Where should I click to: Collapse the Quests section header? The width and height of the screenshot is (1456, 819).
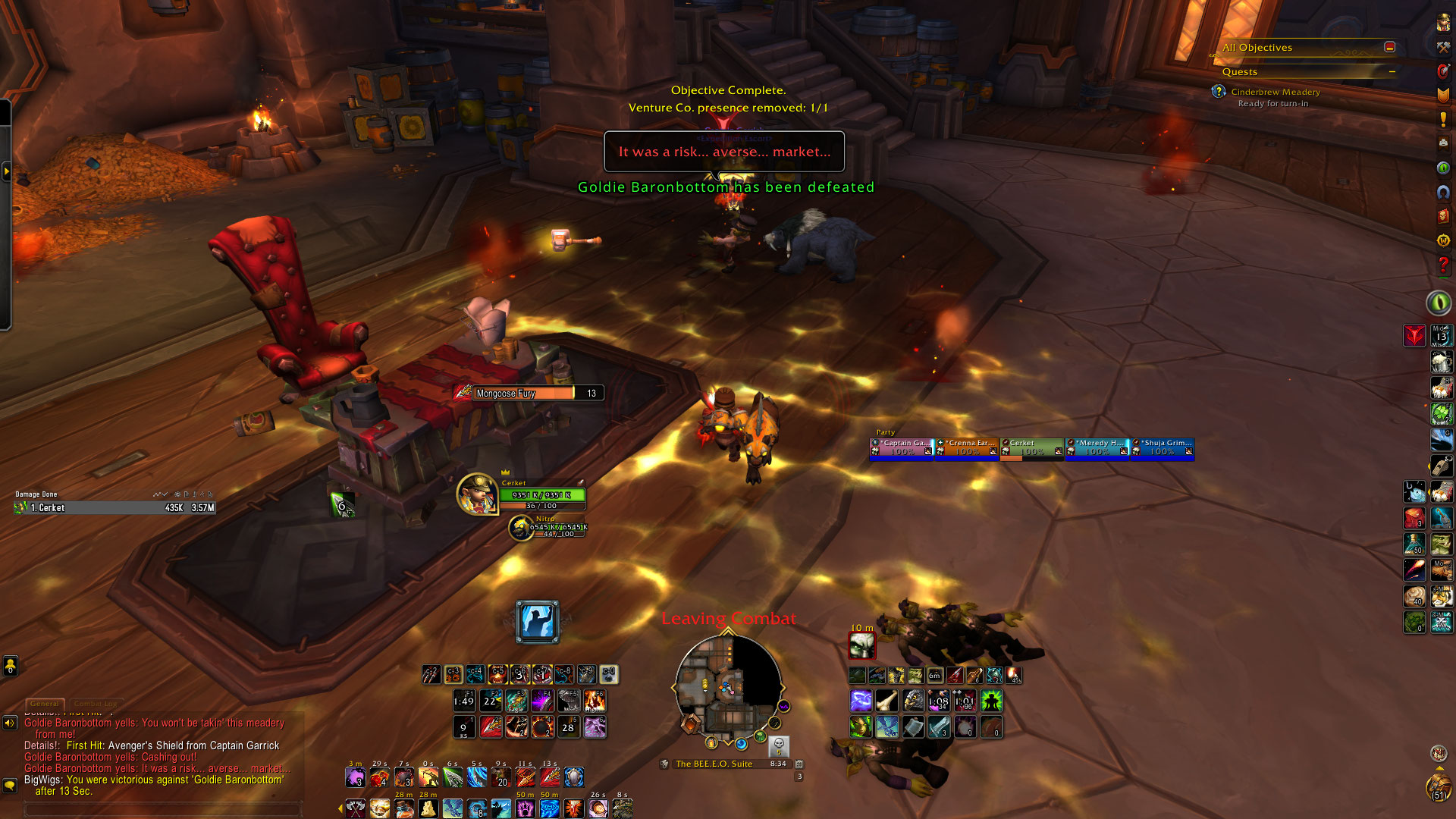point(1392,72)
